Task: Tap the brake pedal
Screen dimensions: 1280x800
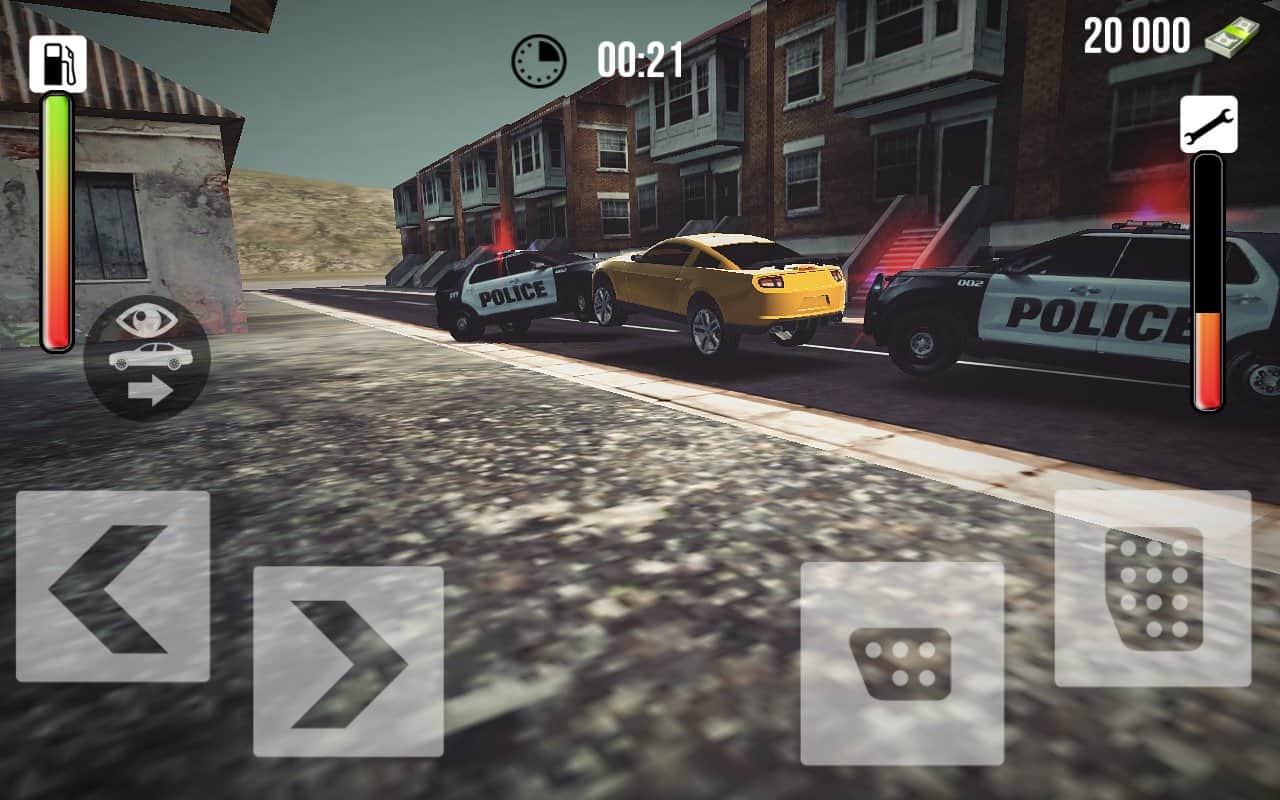Action: pos(902,663)
